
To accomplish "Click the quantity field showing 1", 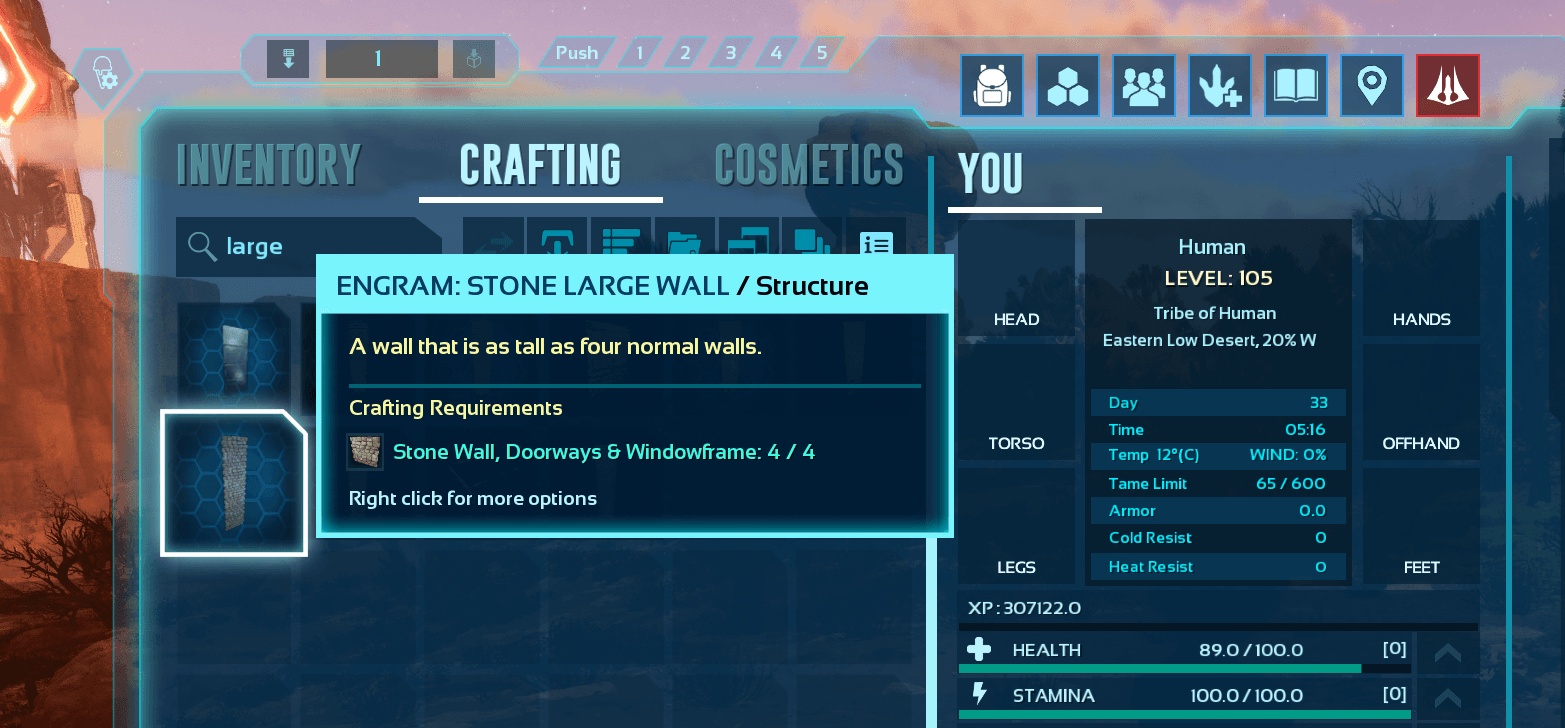I will (x=381, y=59).
